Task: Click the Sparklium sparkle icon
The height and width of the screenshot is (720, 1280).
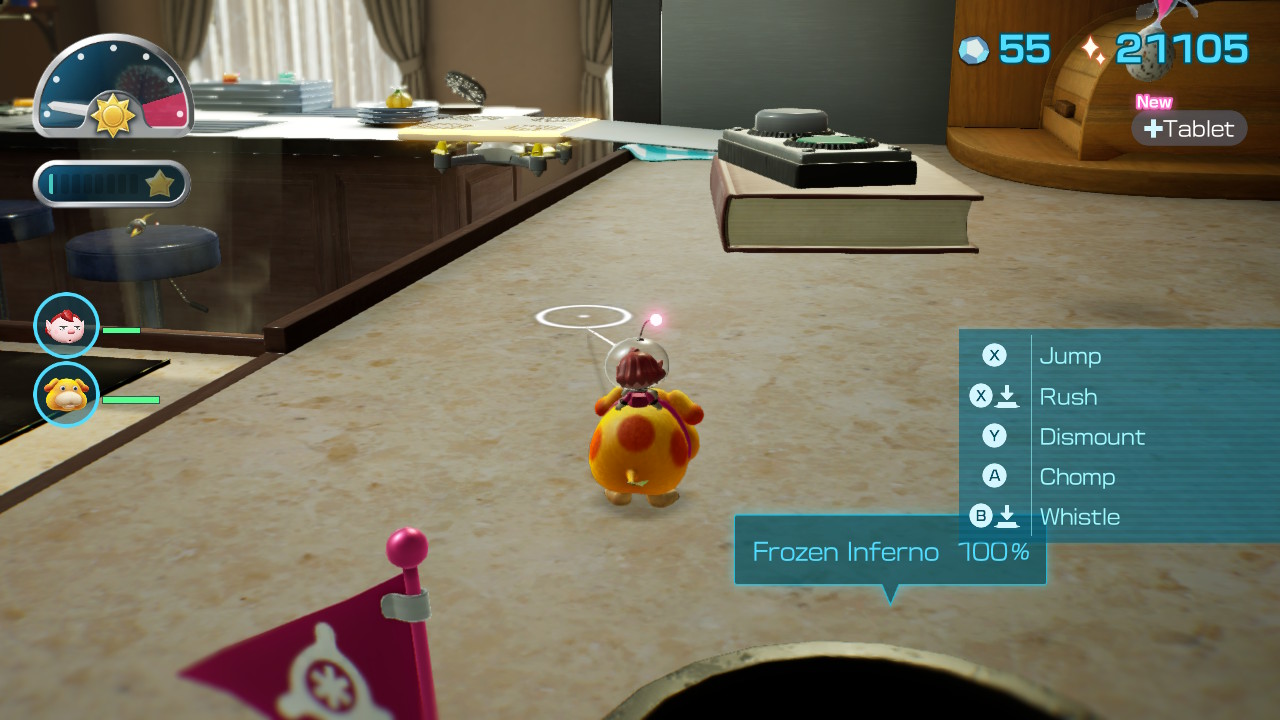Action: pos(1090,47)
